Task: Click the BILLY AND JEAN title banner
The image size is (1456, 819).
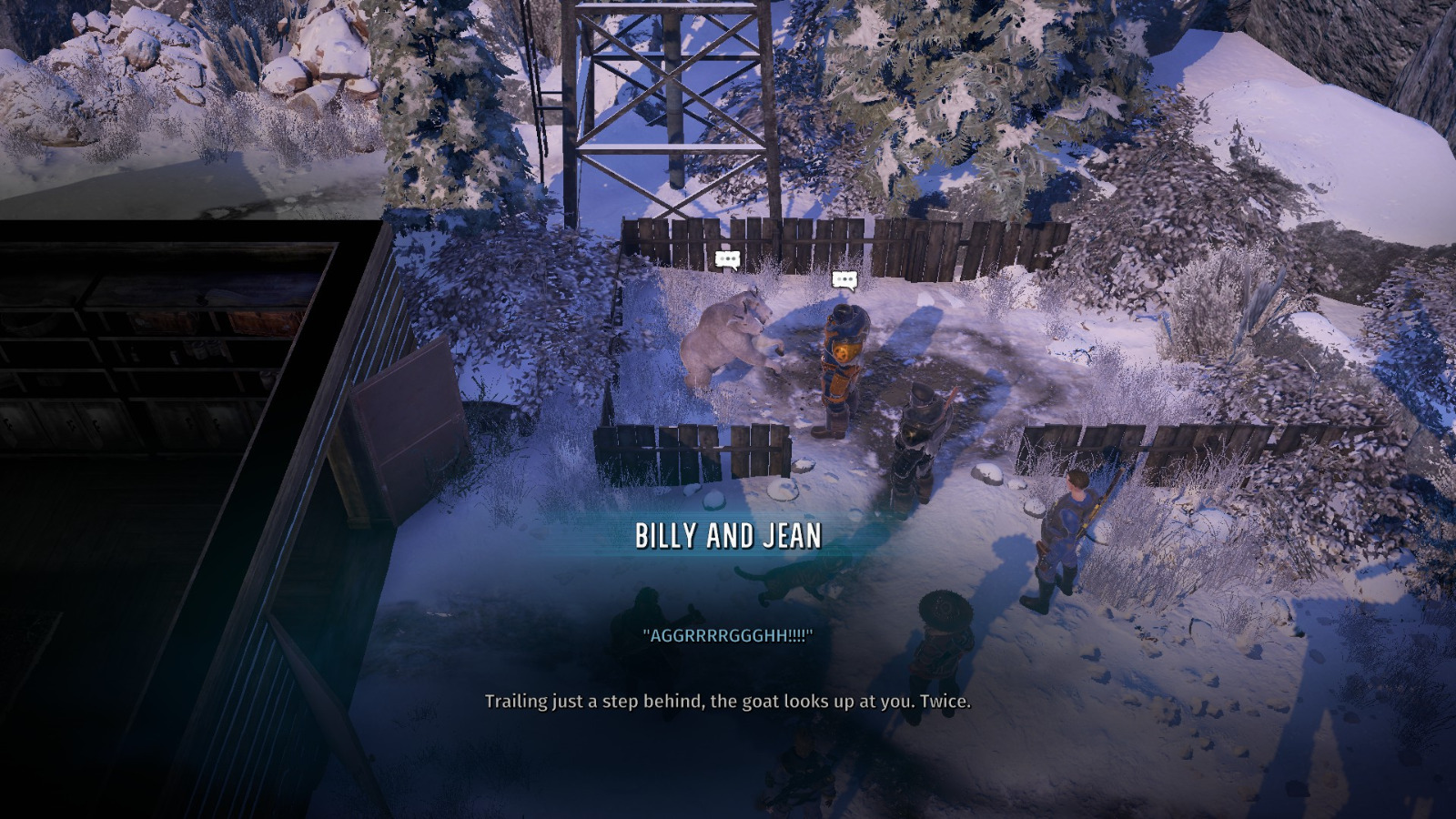Action: tap(728, 536)
